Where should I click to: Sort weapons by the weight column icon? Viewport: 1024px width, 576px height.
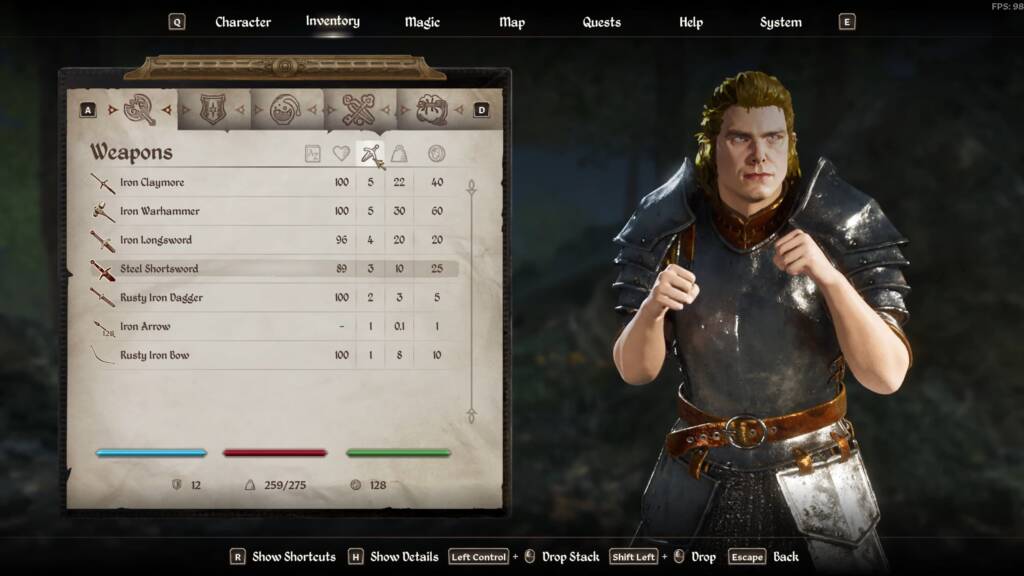pos(398,154)
